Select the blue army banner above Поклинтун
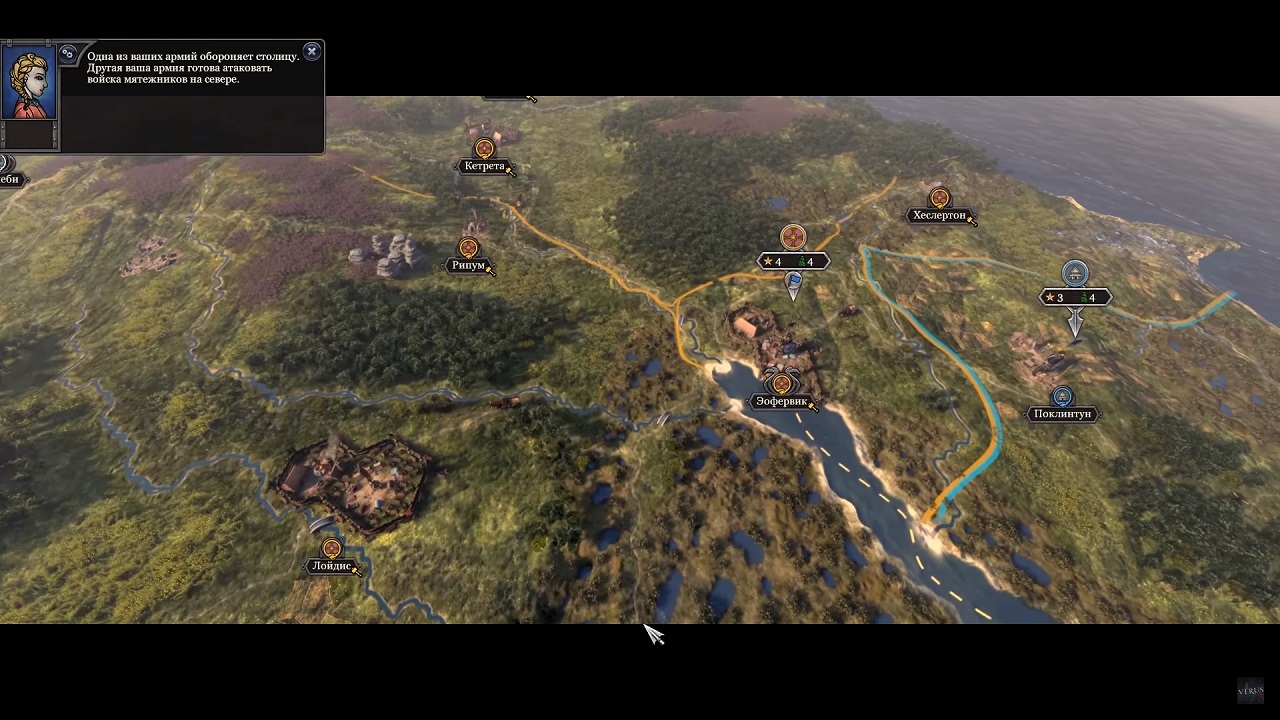The height and width of the screenshot is (720, 1280). tap(1075, 273)
